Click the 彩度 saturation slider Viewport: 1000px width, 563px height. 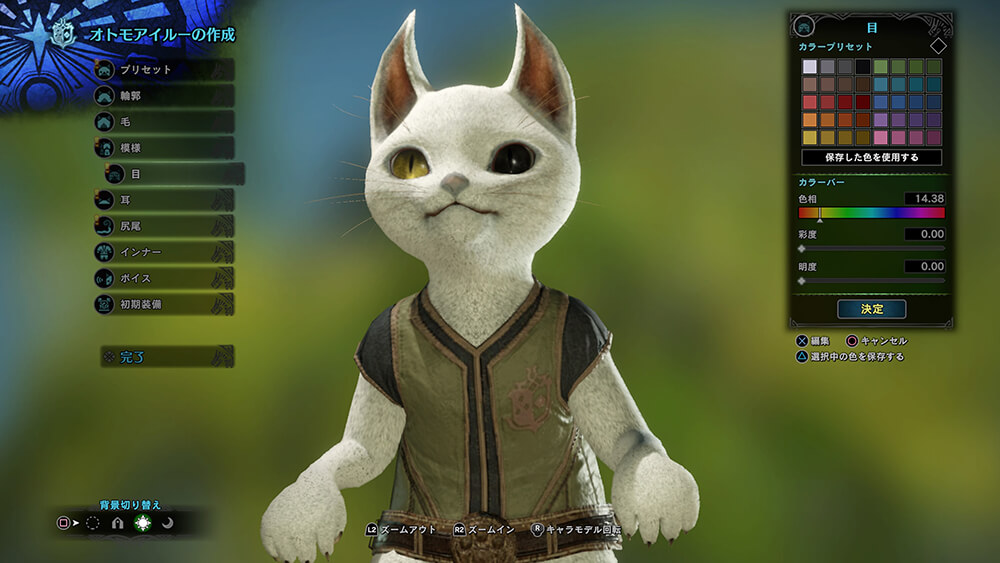(871, 248)
